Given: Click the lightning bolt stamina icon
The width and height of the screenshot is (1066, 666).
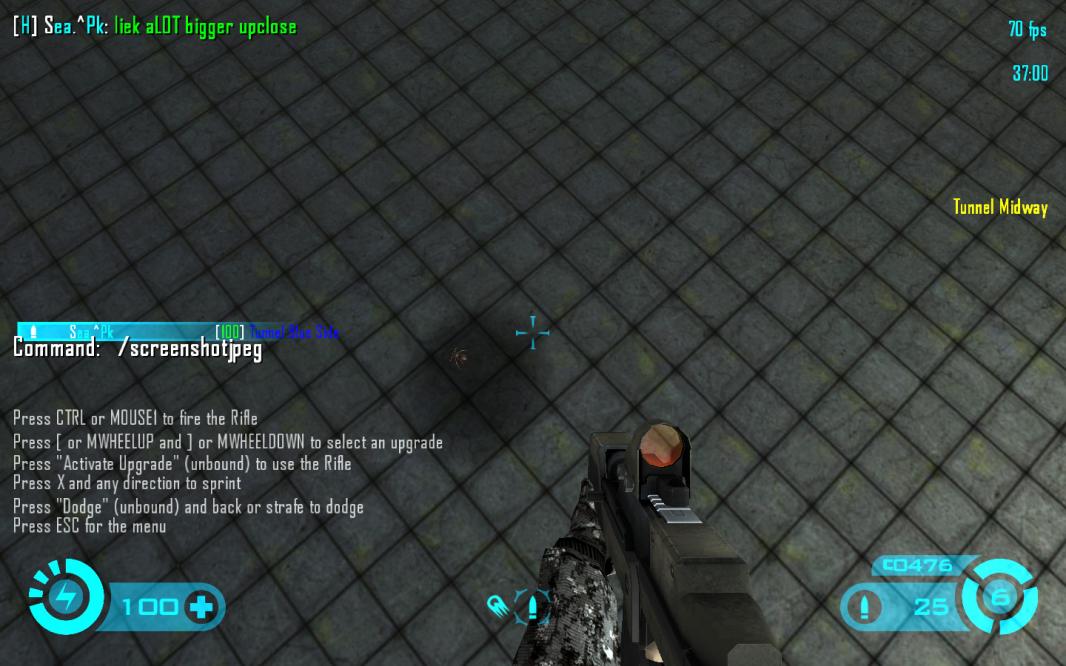Looking at the screenshot, I should coord(67,598).
